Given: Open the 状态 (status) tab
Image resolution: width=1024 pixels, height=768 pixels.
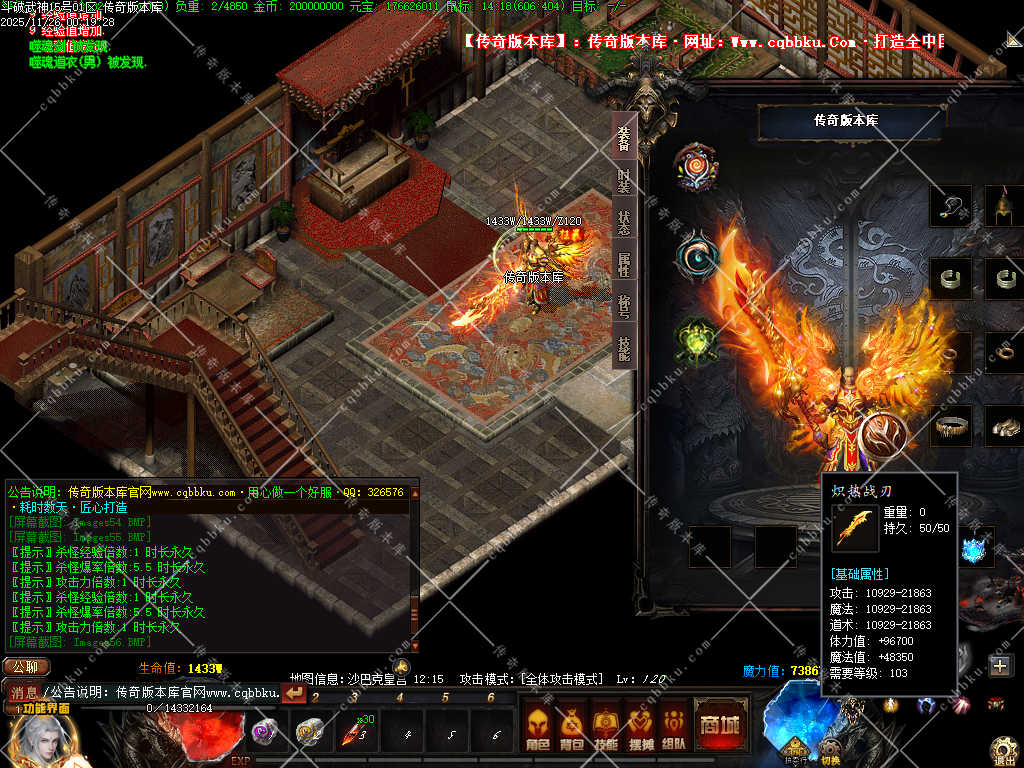Looking at the screenshot, I should (624, 223).
